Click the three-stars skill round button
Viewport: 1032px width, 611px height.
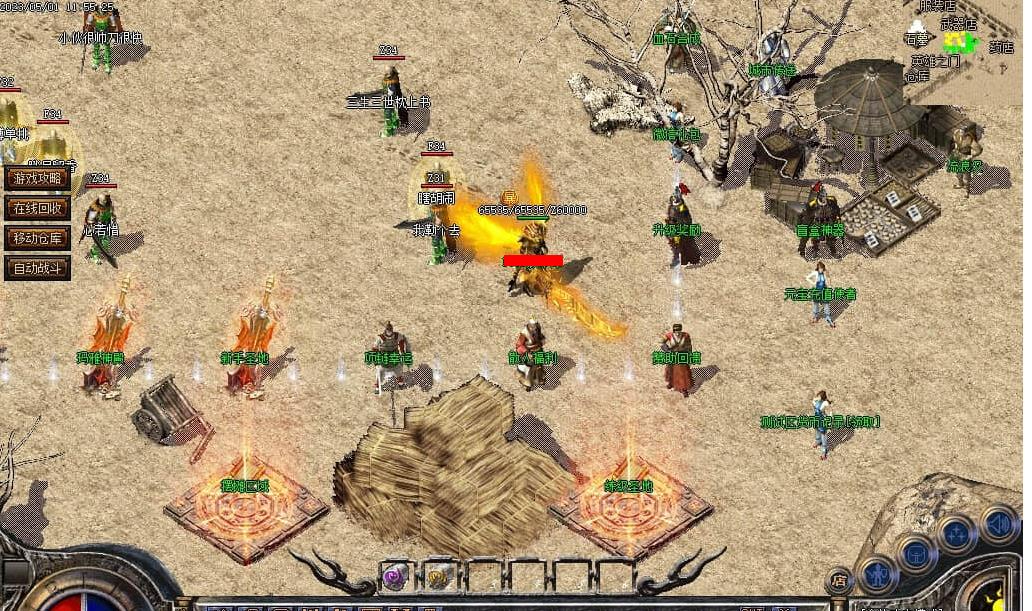tap(957, 534)
